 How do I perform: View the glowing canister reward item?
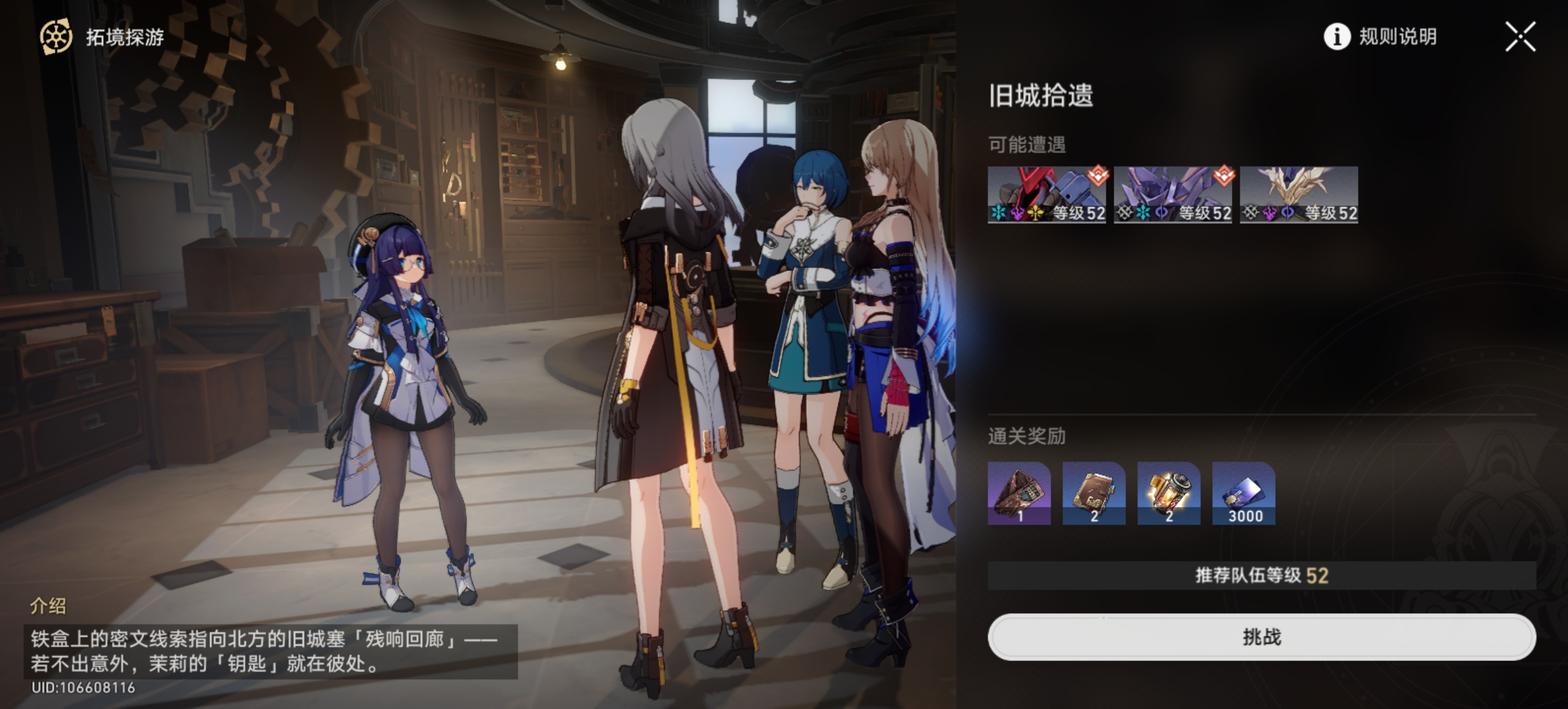pyautogui.click(x=1169, y=493)
